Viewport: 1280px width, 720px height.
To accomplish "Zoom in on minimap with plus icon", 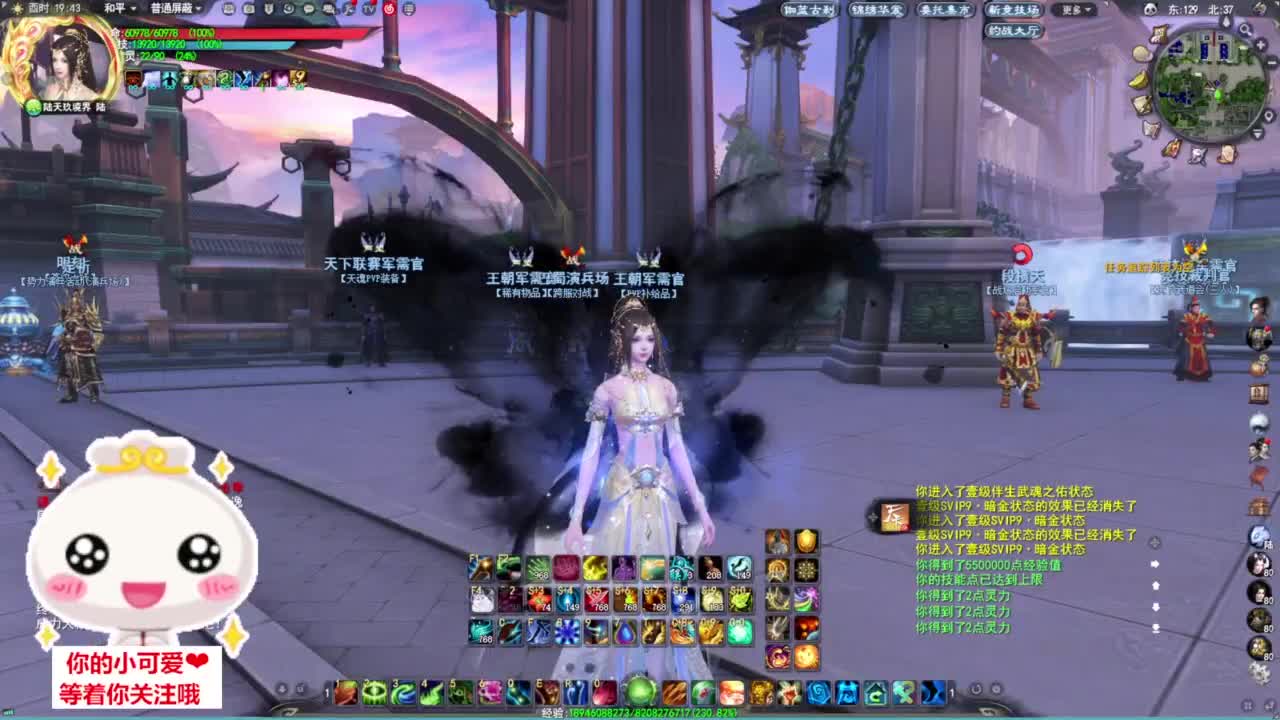I will 1260,44.
